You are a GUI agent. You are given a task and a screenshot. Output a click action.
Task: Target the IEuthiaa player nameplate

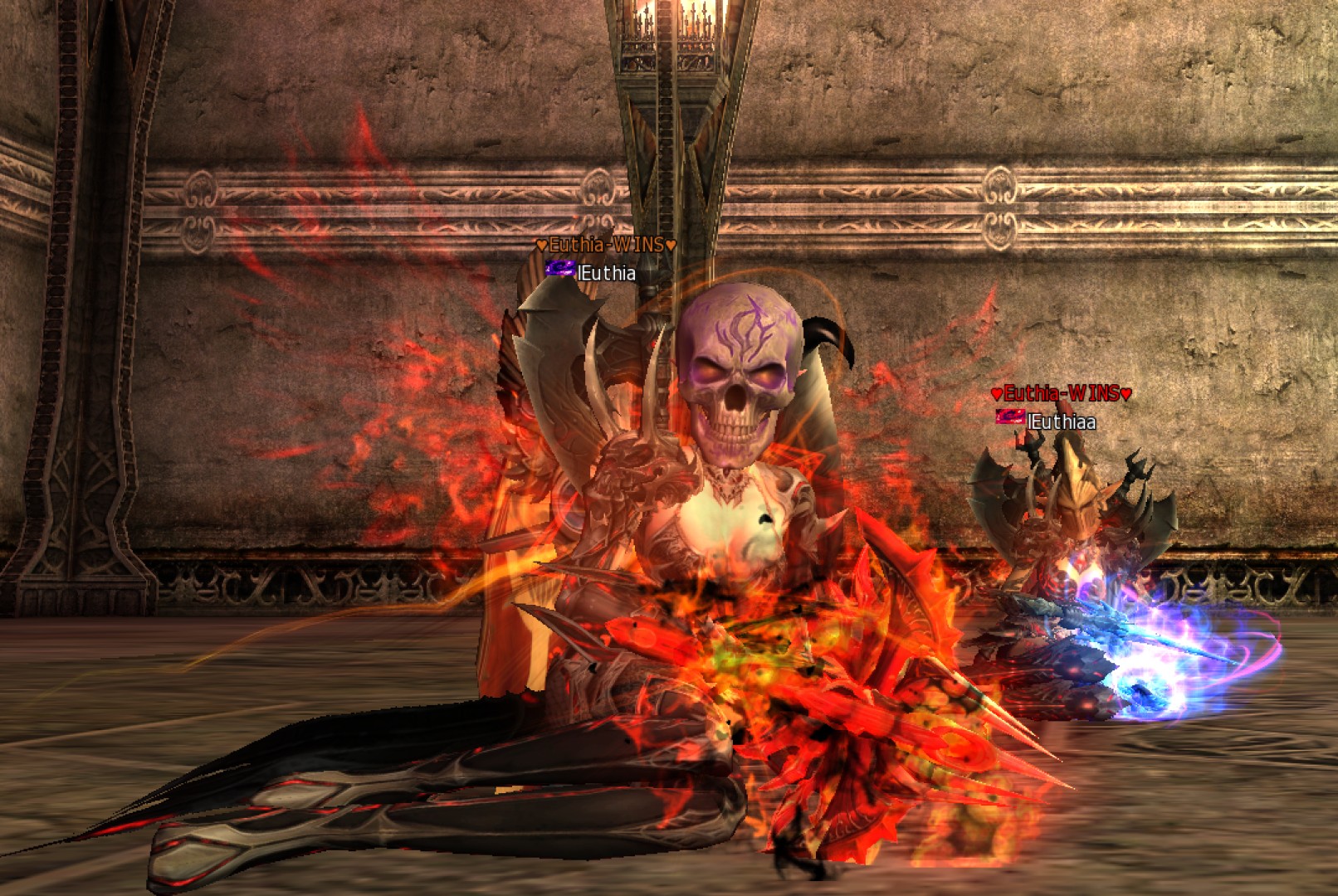tap(1061, 421)
